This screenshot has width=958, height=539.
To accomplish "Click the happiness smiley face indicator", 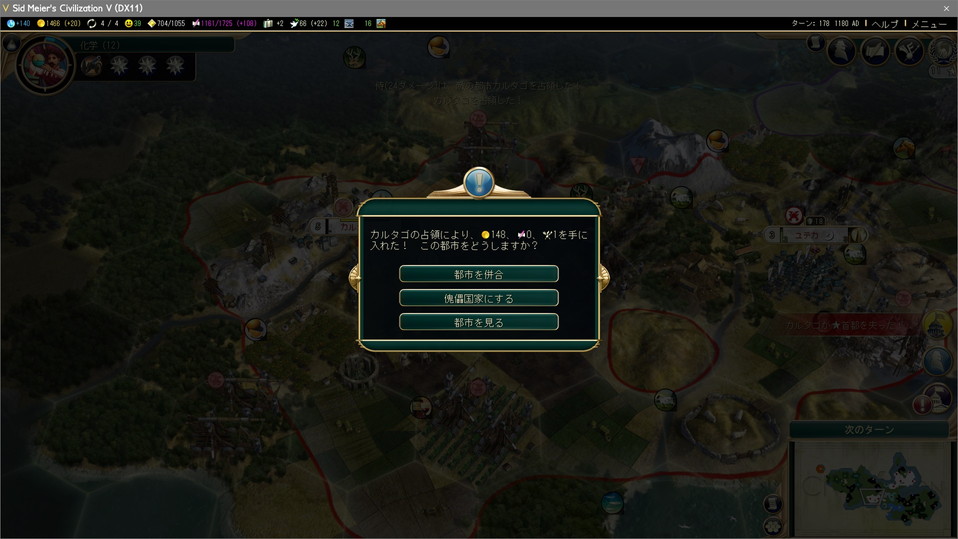I will [131, 23].
